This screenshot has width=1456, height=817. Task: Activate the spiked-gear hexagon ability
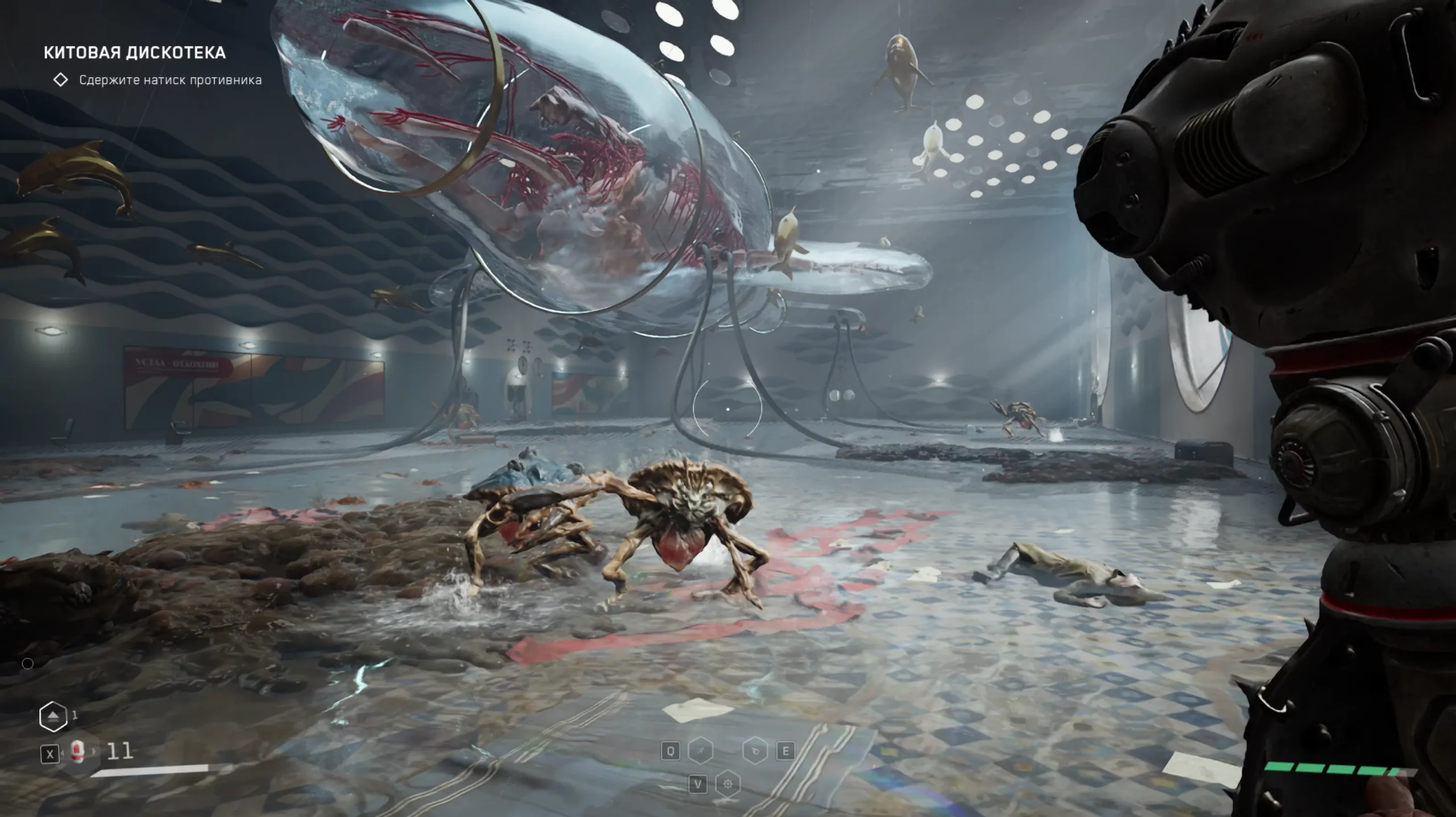click(727, 785)
